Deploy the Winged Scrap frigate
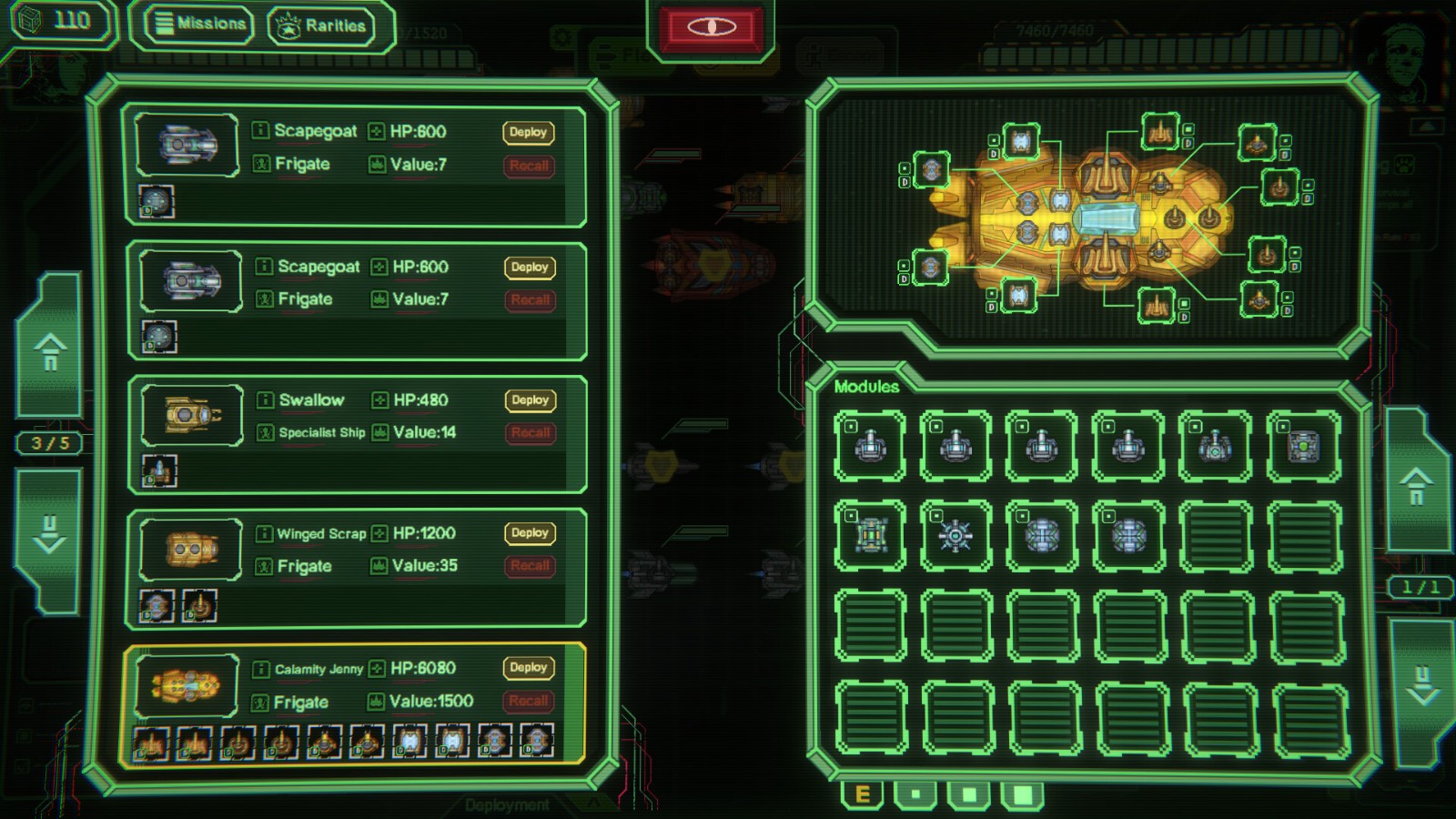This screenshot has width=1456, height=819. tap(530, 533)
